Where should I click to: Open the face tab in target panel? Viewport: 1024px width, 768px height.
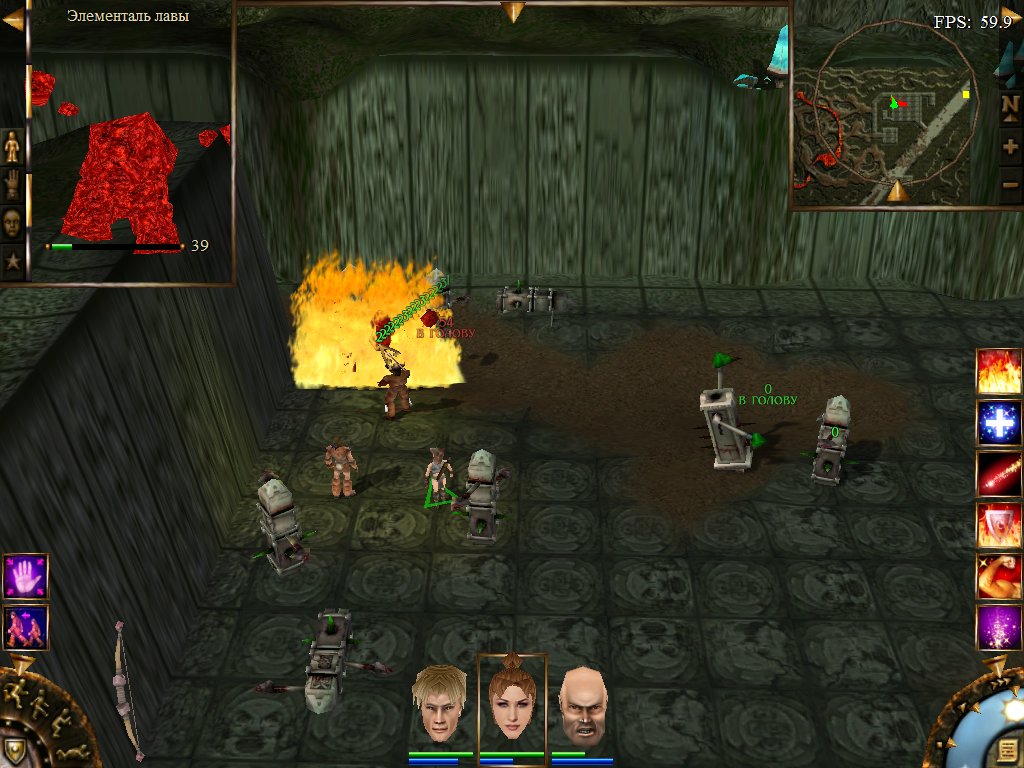(x=12, y=224)
